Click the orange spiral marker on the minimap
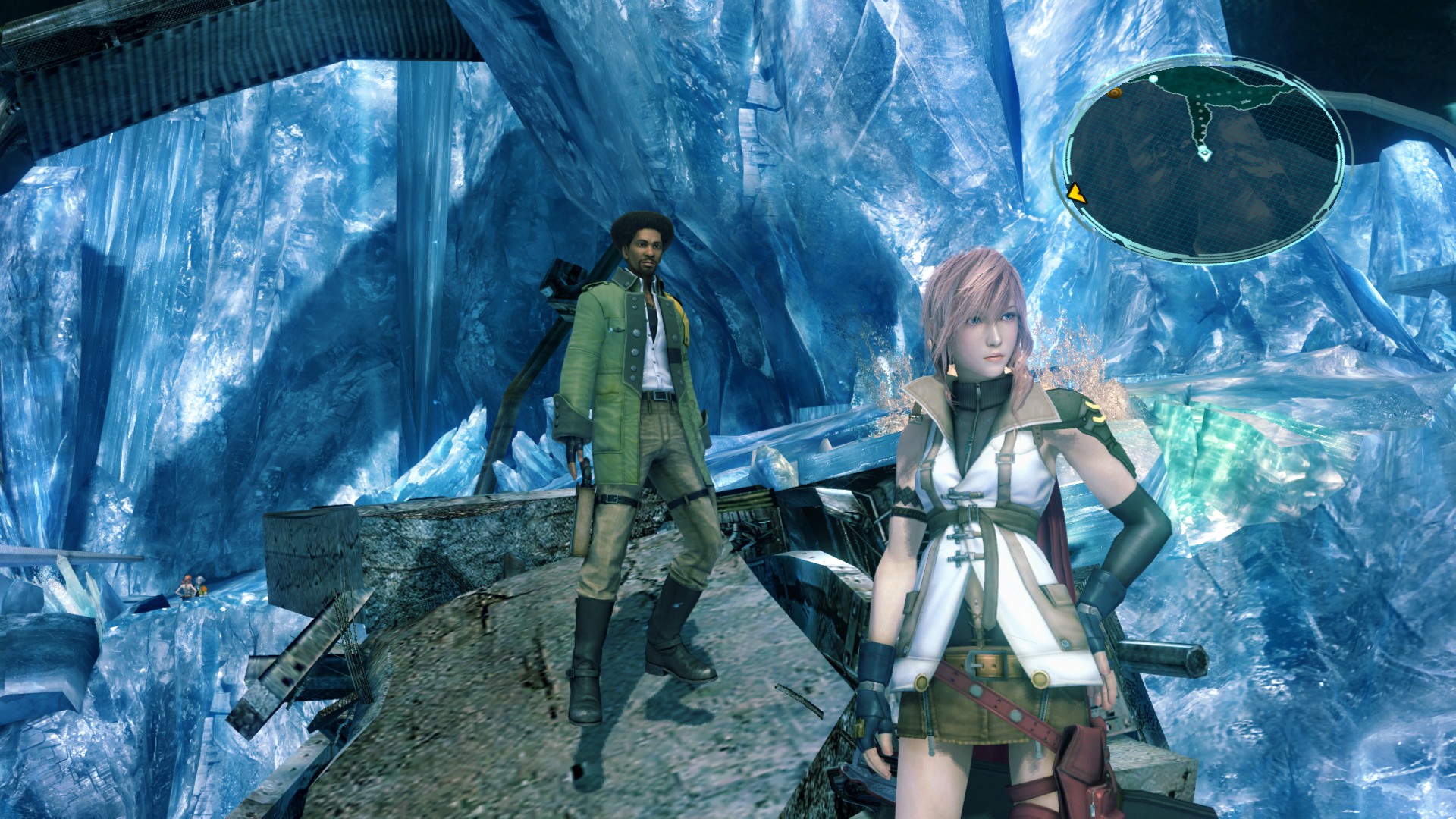Viewport: 1456px width, 819px height. click(1113, 93)
